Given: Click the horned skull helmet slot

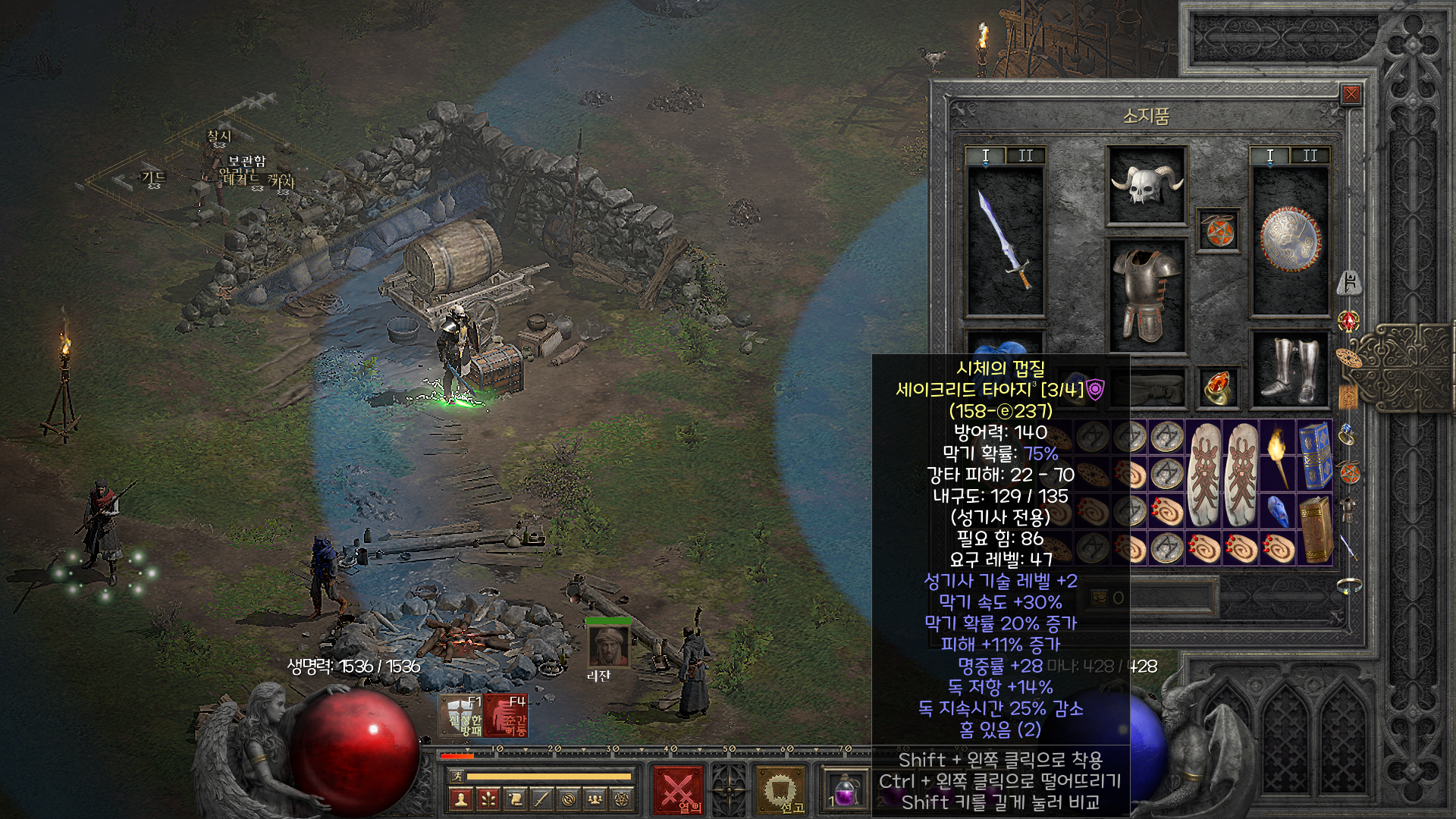Looking at the screenshot, I should click(x=1146, y=186).
